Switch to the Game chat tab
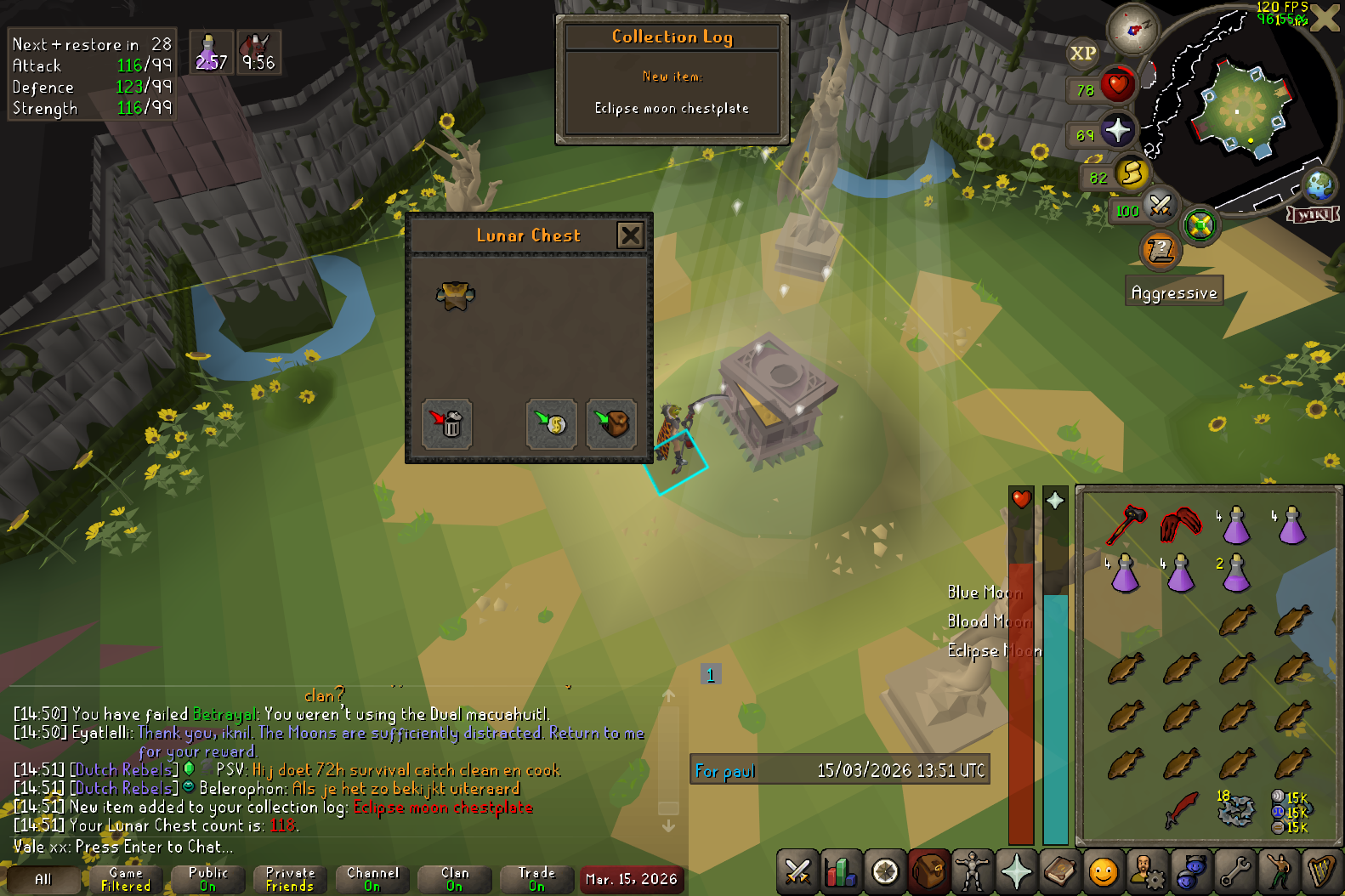 click(x=126, y=879)
